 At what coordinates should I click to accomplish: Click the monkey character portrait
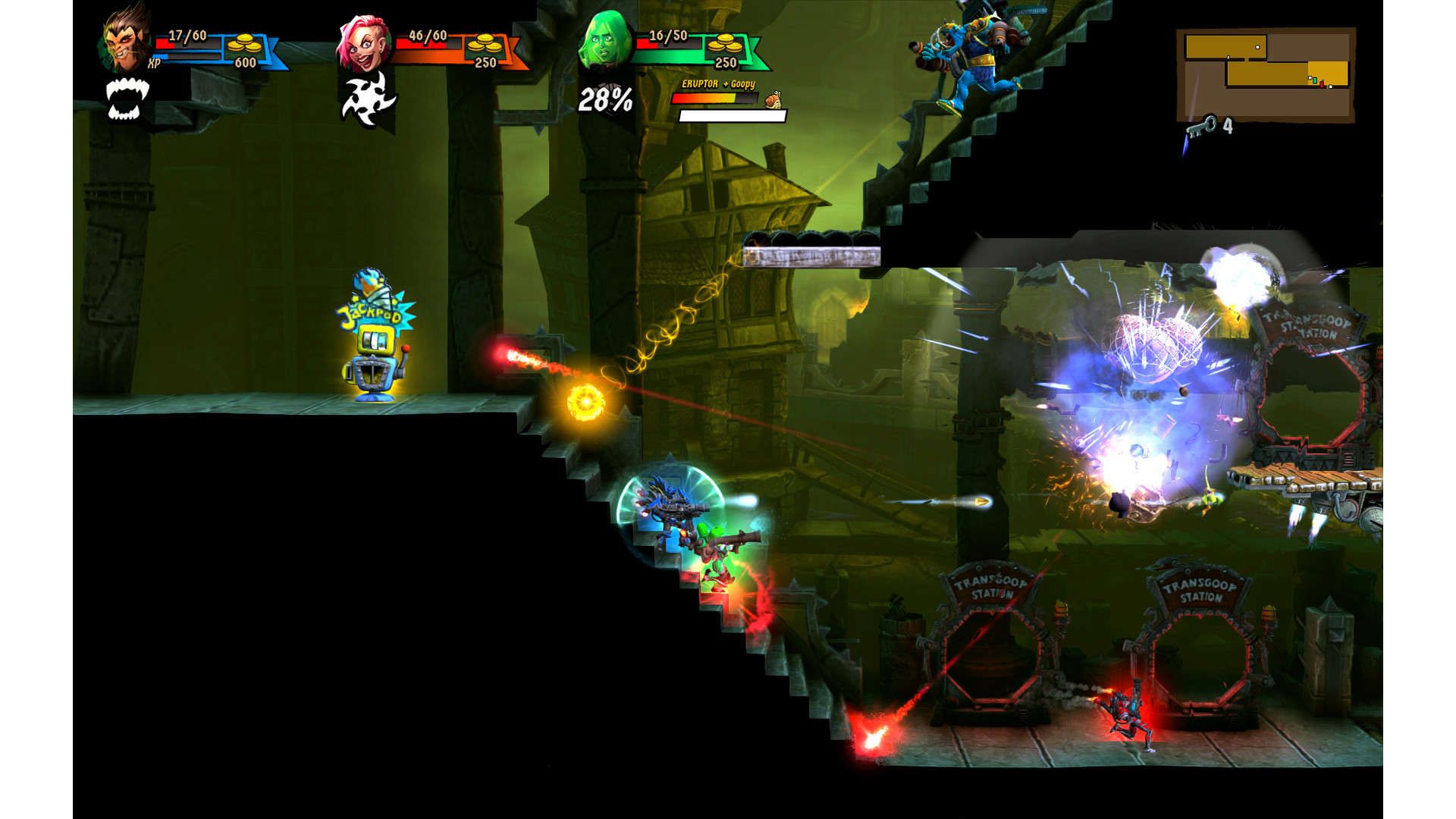pyautogui.click(x=125, y=39)
